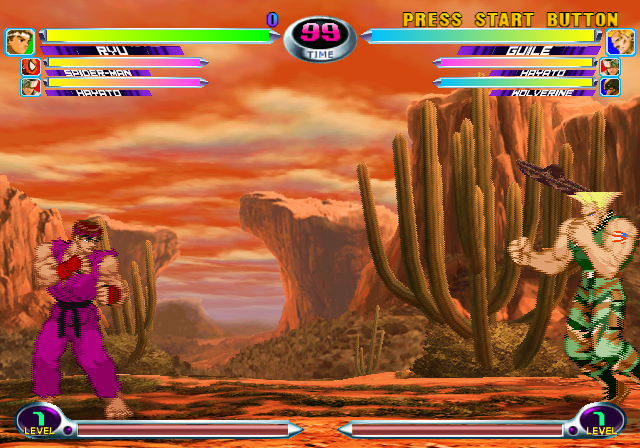
Task: Click the Wolverine assist portrait
Action: click(x=610, y=87)
